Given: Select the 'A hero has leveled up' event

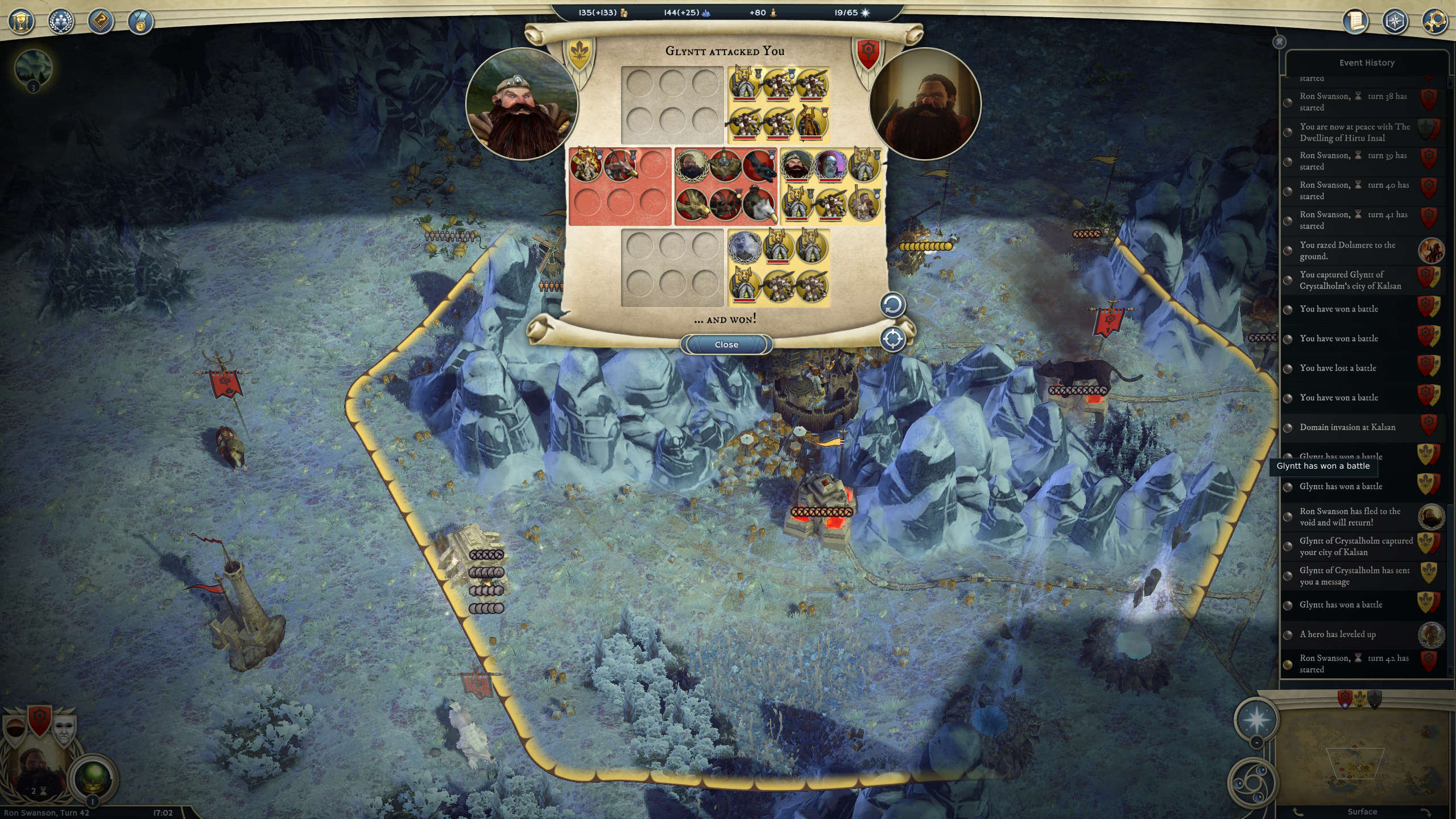Looking at the screenshot, I should pyautogui.click(x=1337, y=634).
